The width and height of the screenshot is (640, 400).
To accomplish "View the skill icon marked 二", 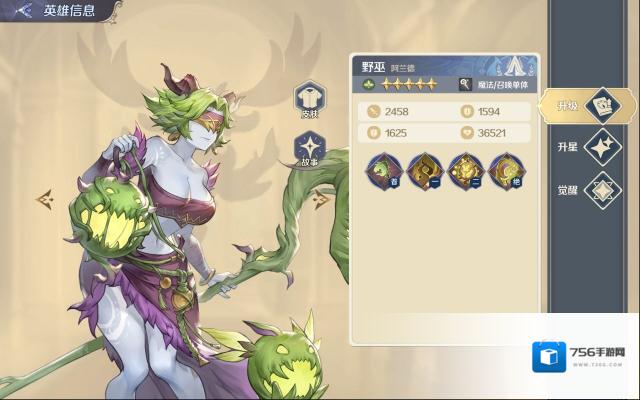I will pos(465,171).
